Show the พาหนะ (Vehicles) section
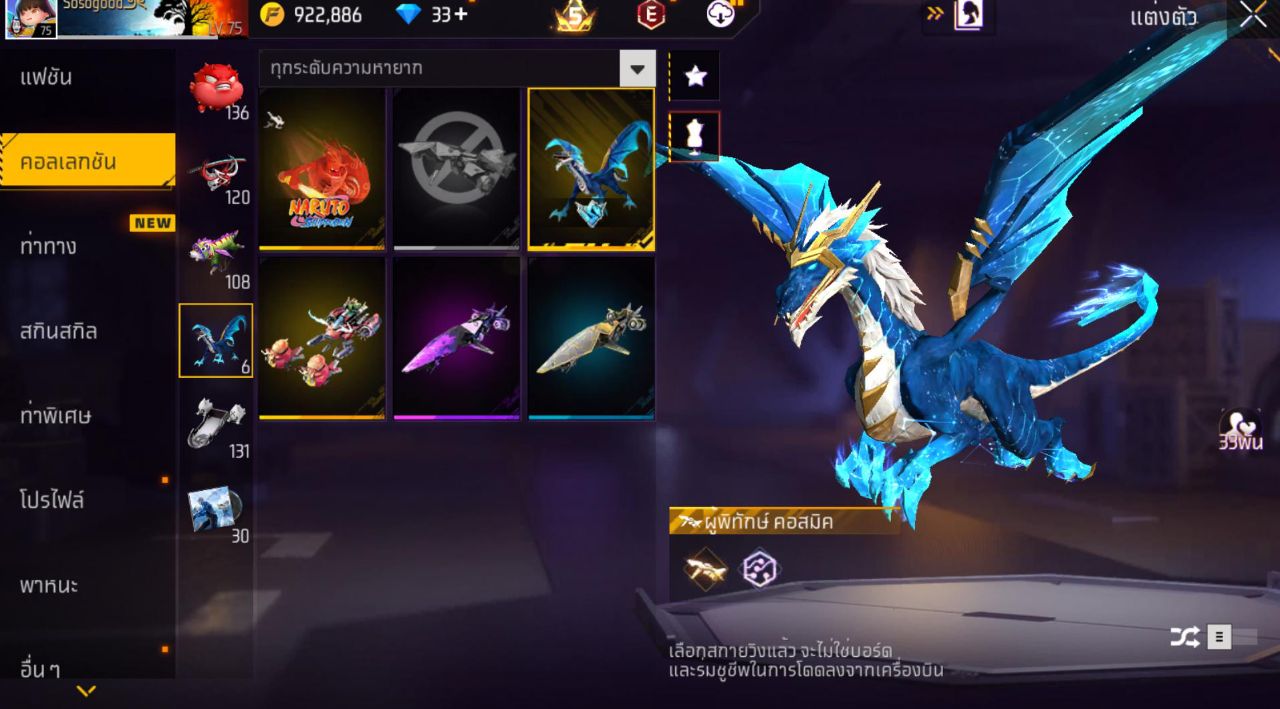Screen dimensions: 1280x709 (x=49, y=584)
